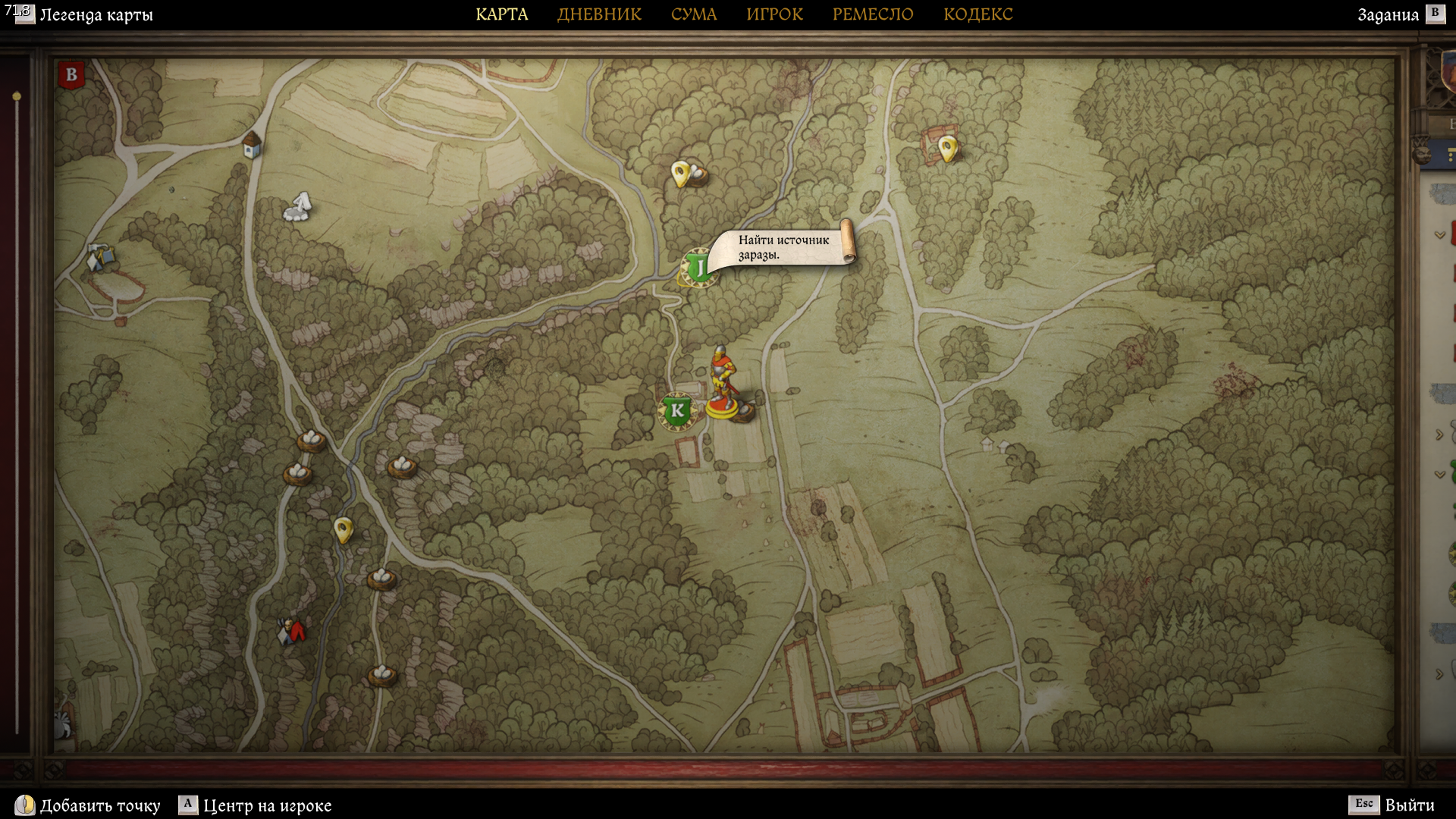Click Добавить точку to add a waypoint

click(x=99, y=805)
